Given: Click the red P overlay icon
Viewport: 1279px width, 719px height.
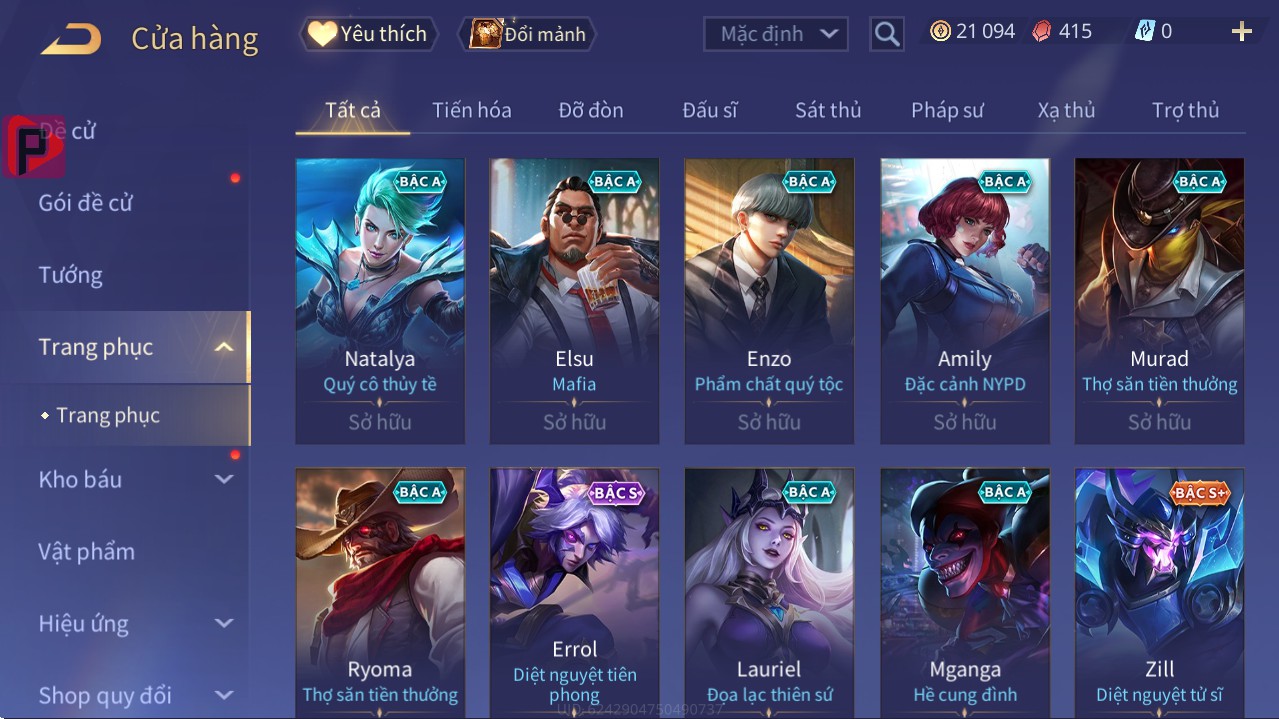Looking at the screenshot, I should click(x=32, y=147).
